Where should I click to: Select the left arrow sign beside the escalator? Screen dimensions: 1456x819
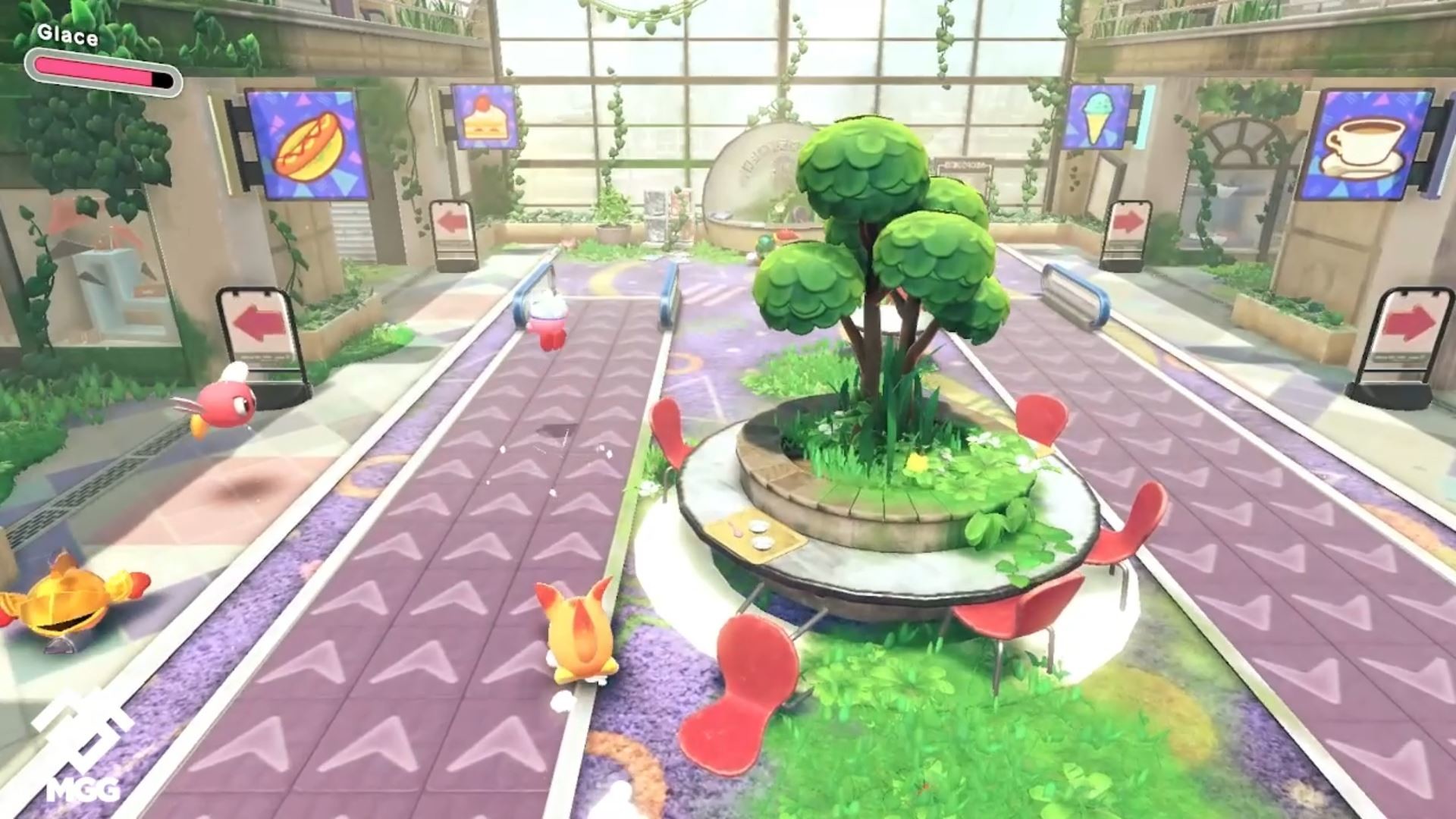pos(453,221)
